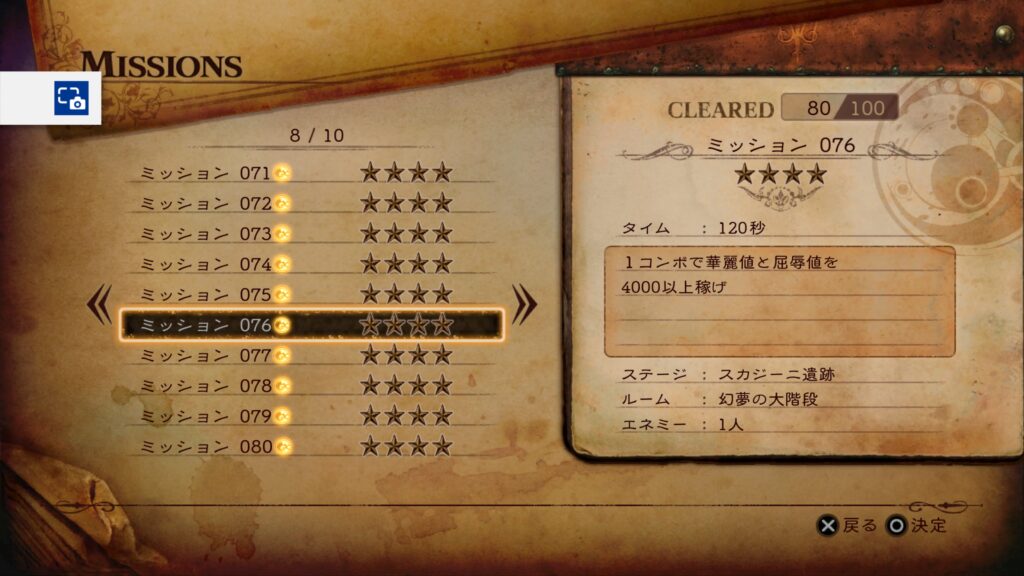Screen dimensions: 1024x576
Task: Choose ミッション 073 from the list
Action: (x=310, y=234)
